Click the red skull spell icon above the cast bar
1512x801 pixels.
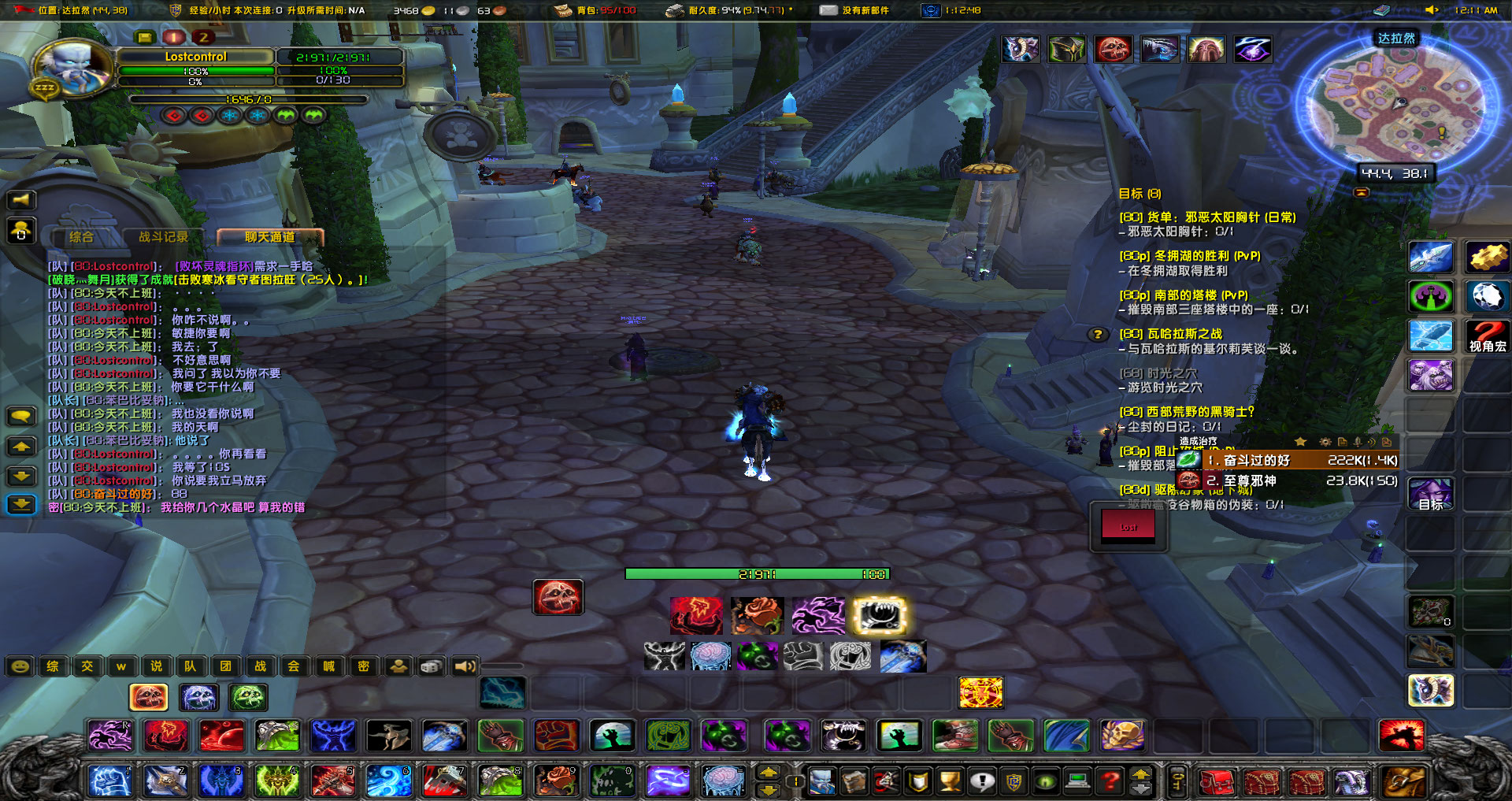[558, 599]
